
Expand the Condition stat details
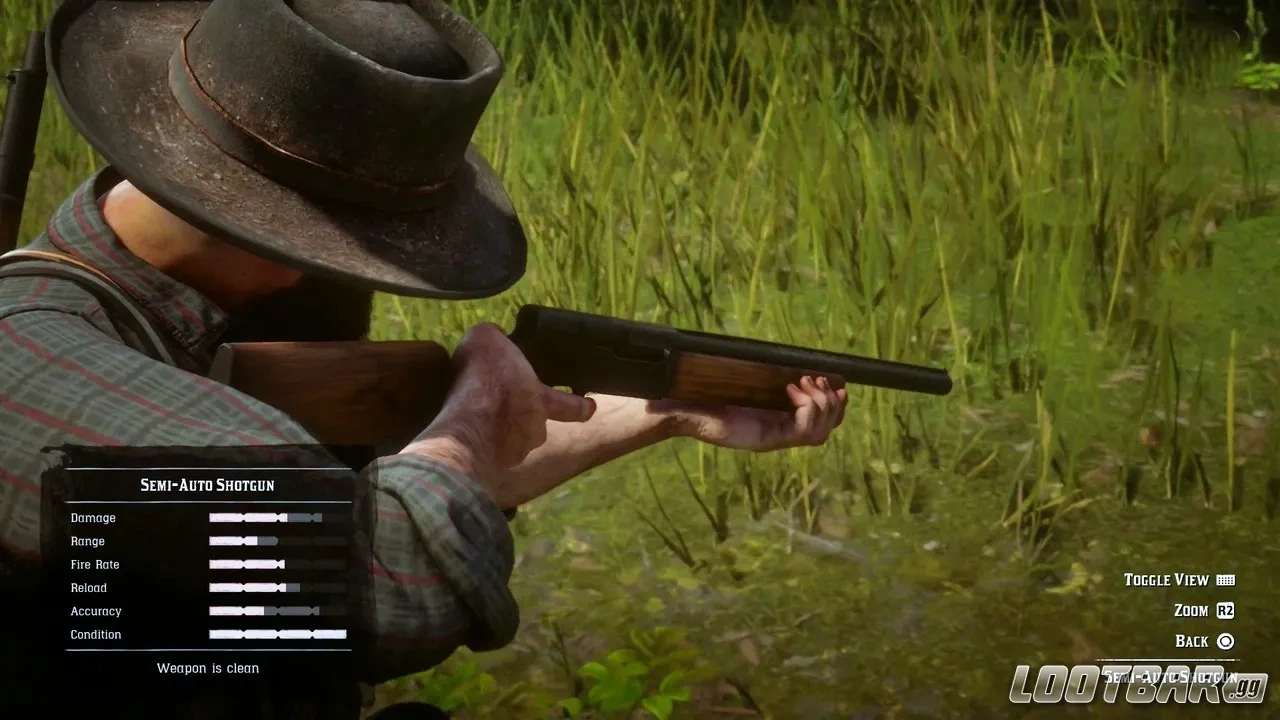(265, 635)
